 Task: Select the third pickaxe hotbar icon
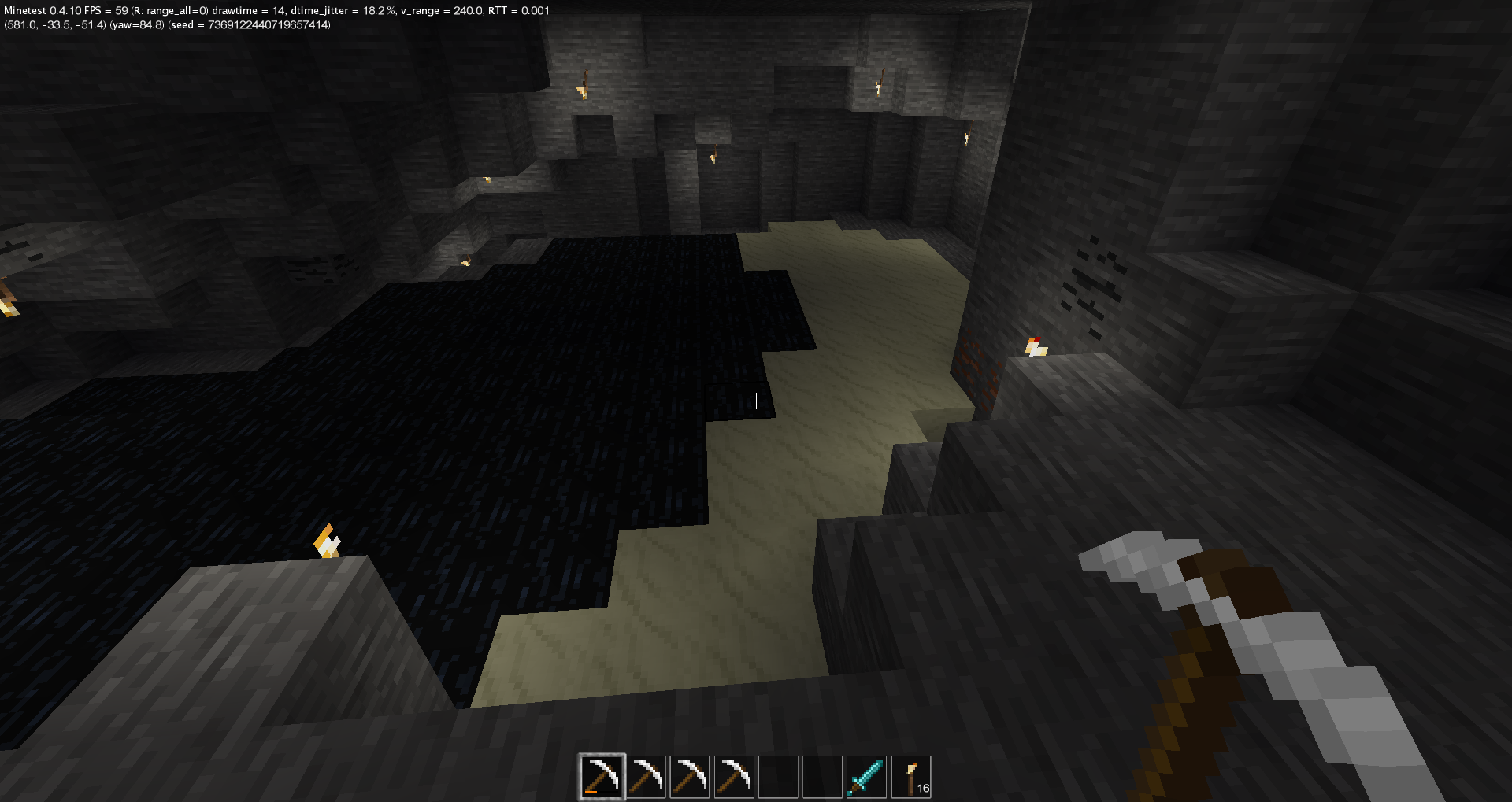(689, 777)
